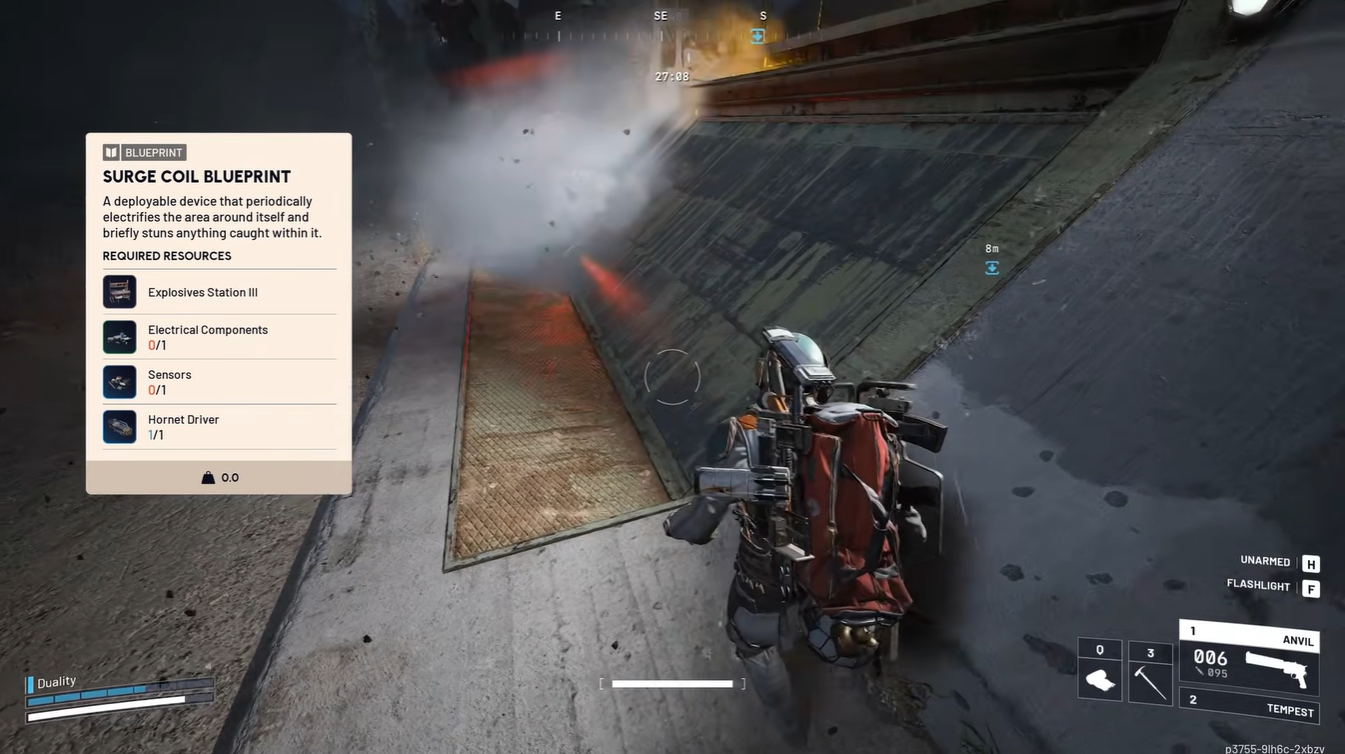This screenshot has width=1345, height=754.
Task: Click the Explosives Station III requirement row
Action: pyautogui.click(x=219, y=292)
